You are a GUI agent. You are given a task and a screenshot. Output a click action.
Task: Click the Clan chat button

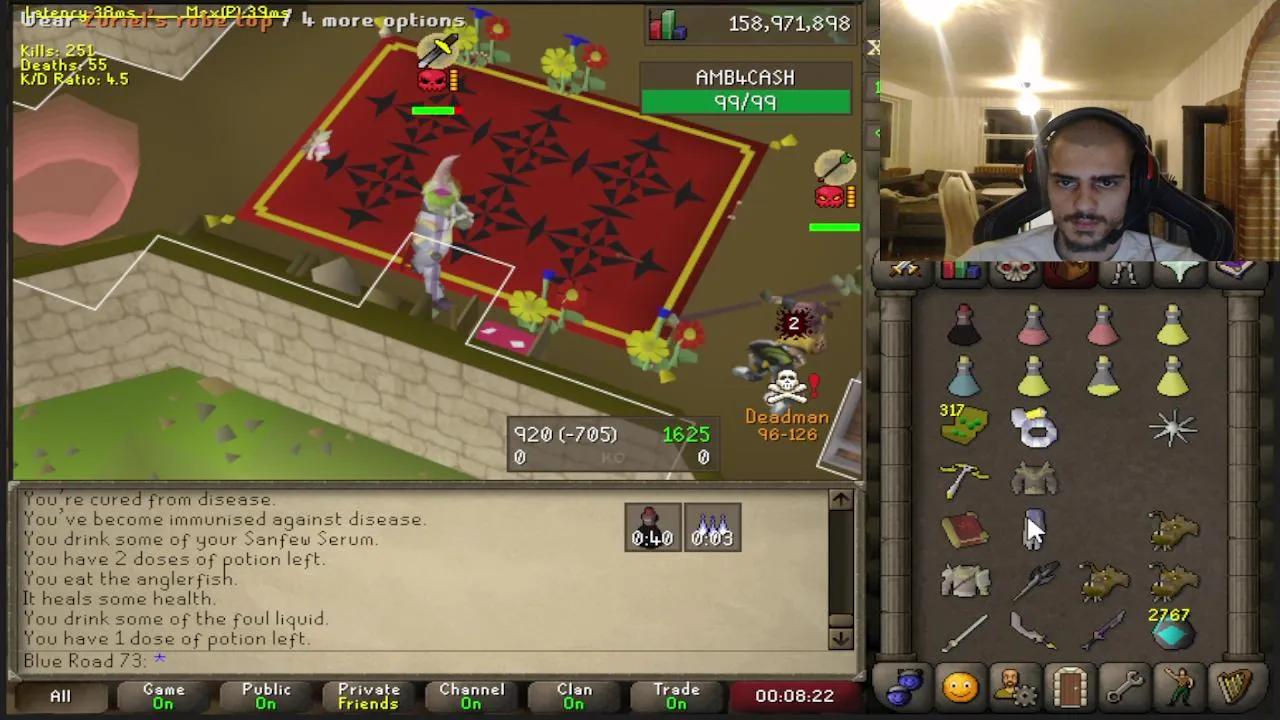tap(573, 694)
